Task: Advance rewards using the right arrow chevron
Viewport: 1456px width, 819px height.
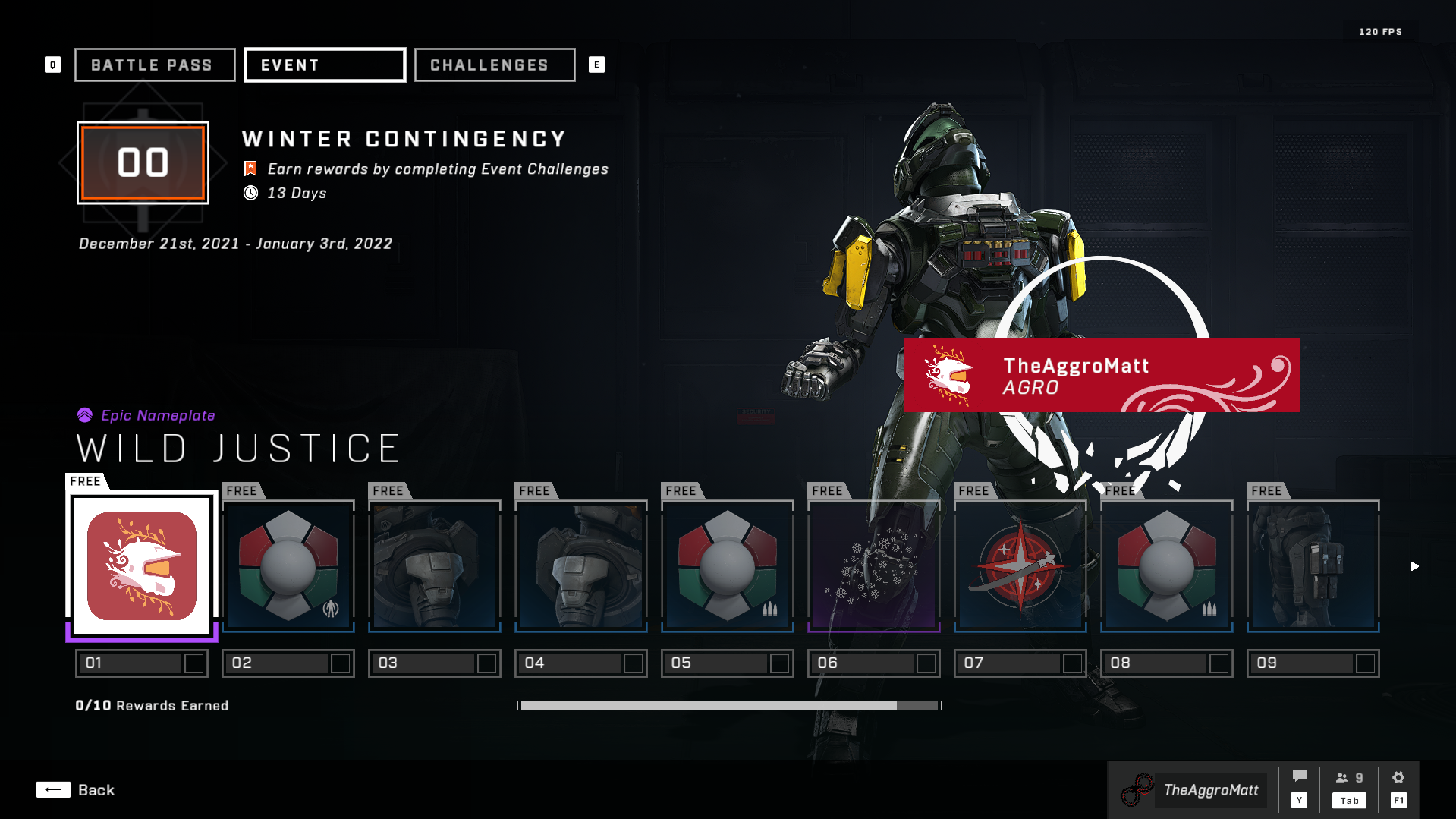Action: [1414, 565]
